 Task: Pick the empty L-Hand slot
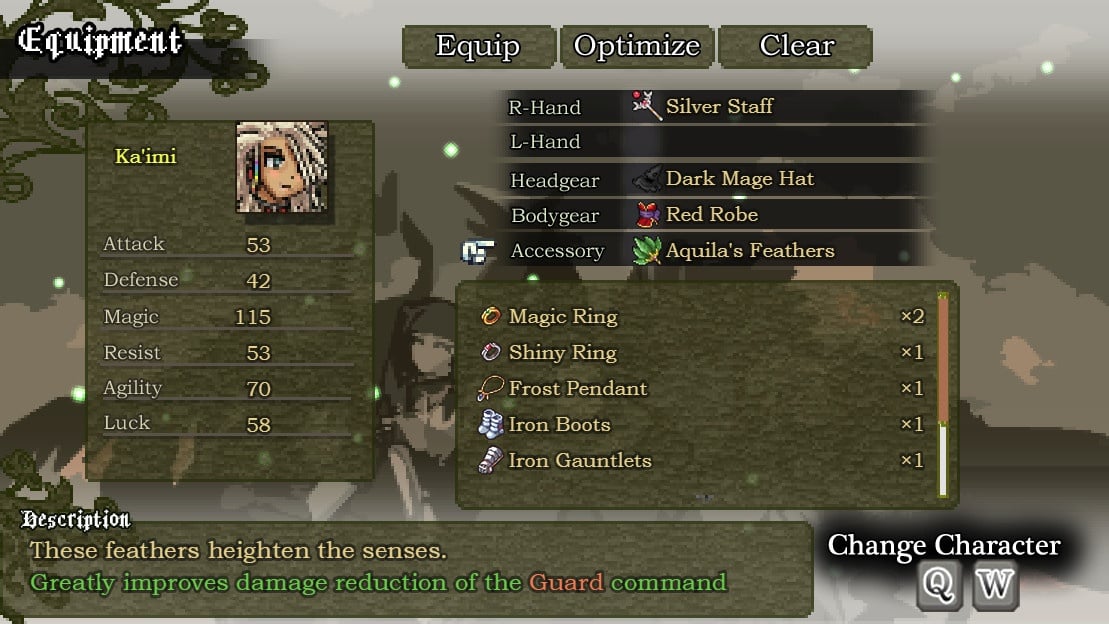tap(718, 142)
